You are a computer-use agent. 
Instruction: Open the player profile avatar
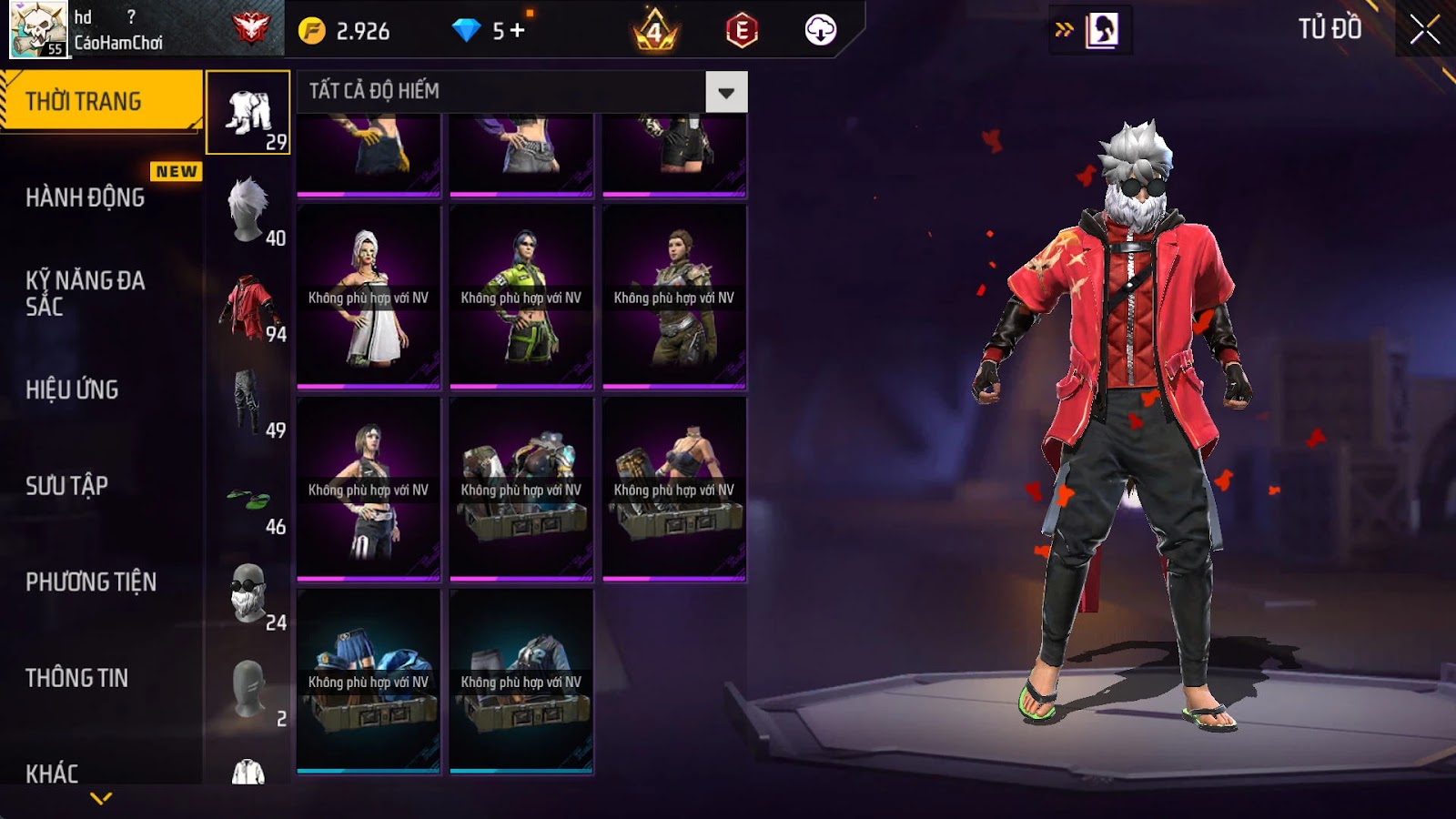click(x=38, y=29)
